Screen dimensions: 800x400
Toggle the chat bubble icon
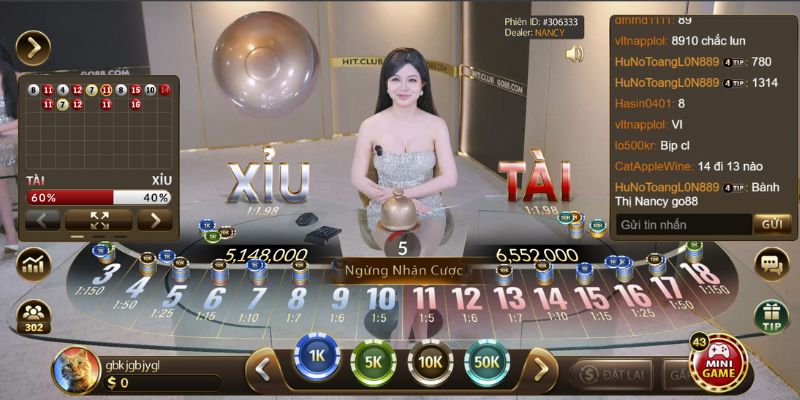771,264
